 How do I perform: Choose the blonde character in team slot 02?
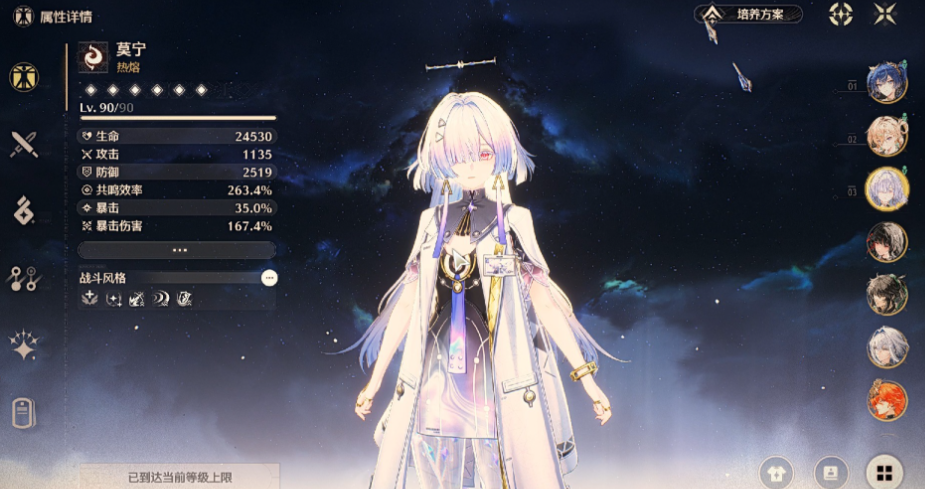pos(886,137)
